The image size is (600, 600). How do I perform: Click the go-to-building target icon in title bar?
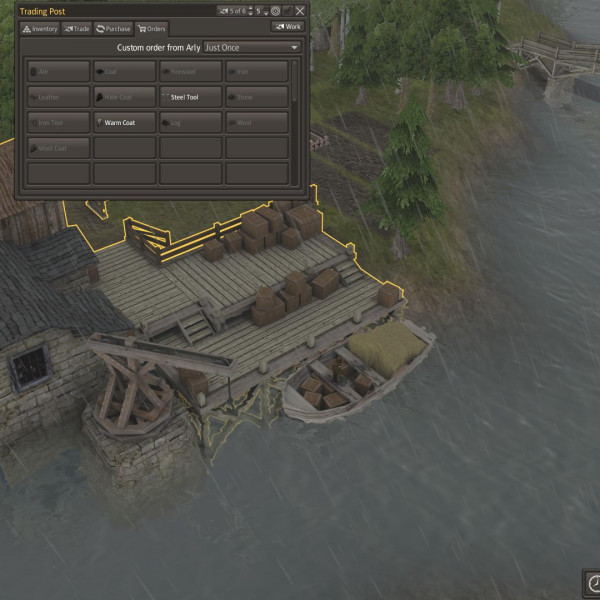click(275, 11)
